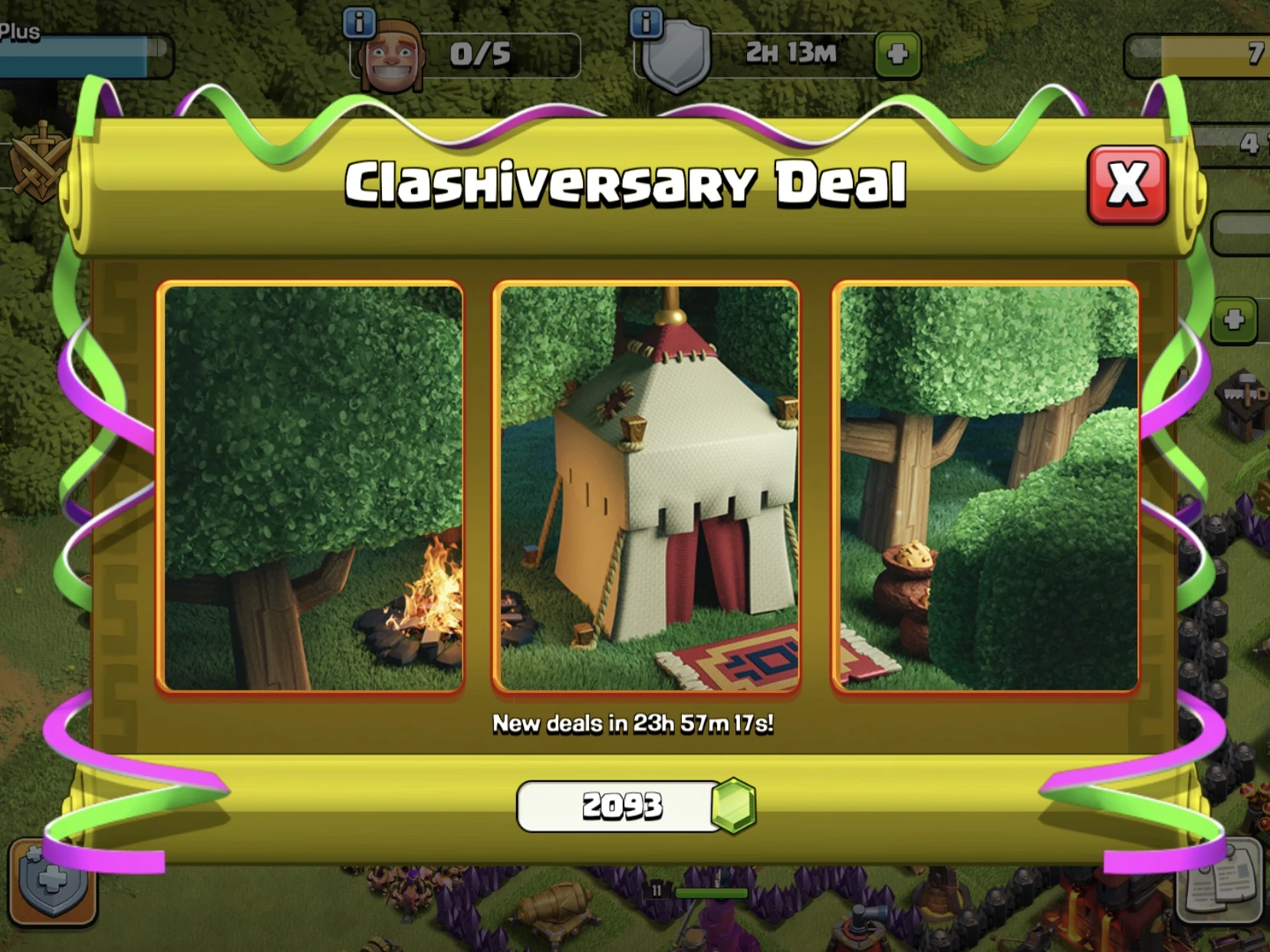This screenshot has width=1270, height=952.
Task: Extend the shield with the green plus button
Action: 898,54
